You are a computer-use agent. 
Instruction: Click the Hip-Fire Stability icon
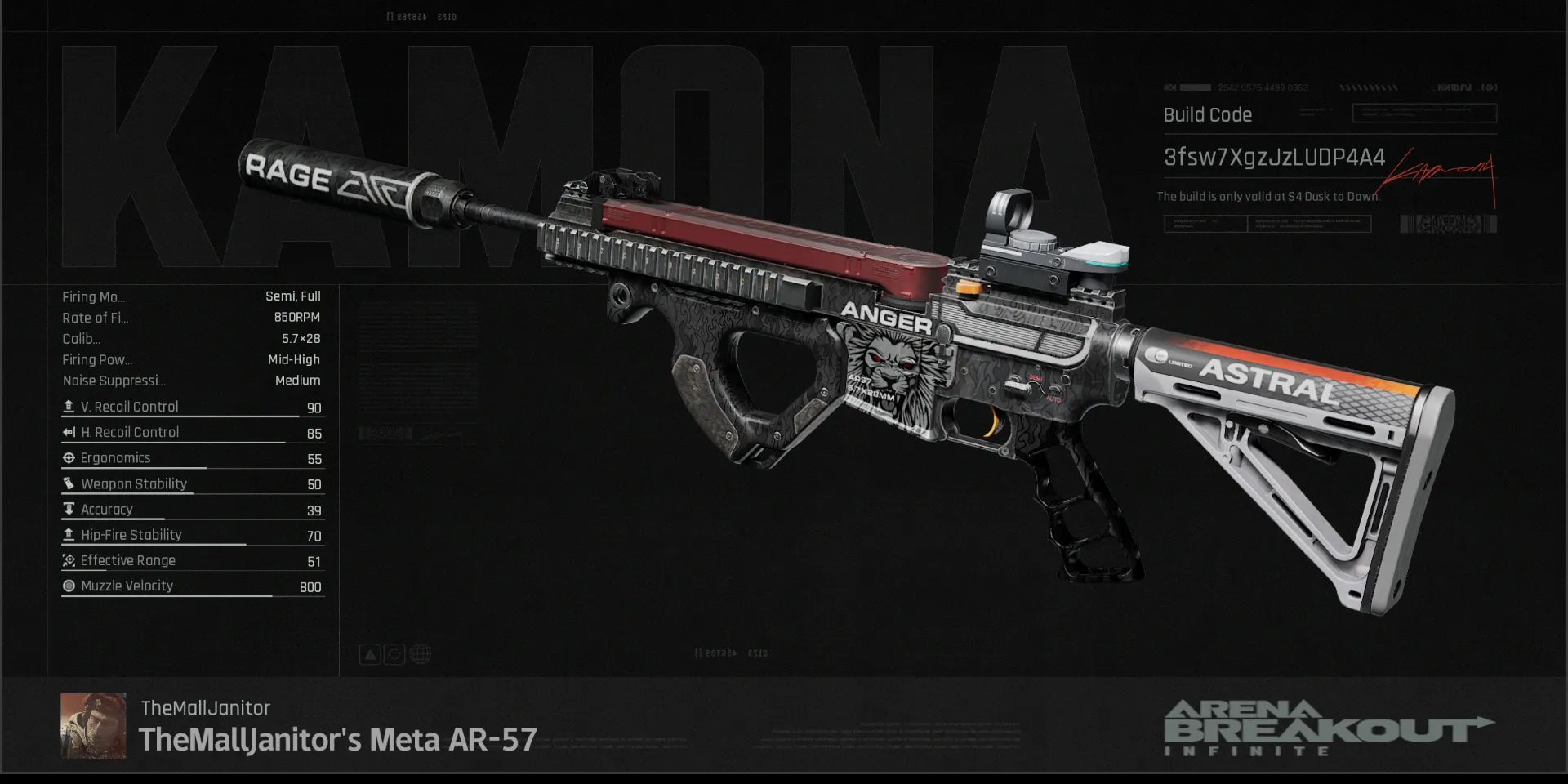point(69,534)
